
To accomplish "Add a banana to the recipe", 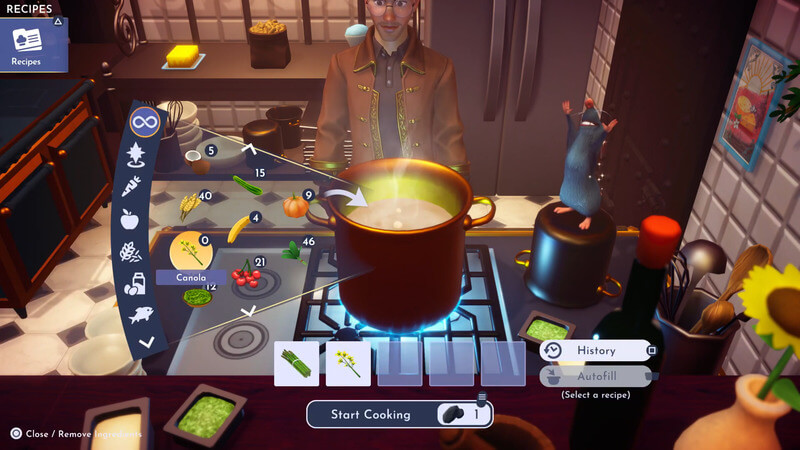I will pyautogui.click(x=239, y=229).
